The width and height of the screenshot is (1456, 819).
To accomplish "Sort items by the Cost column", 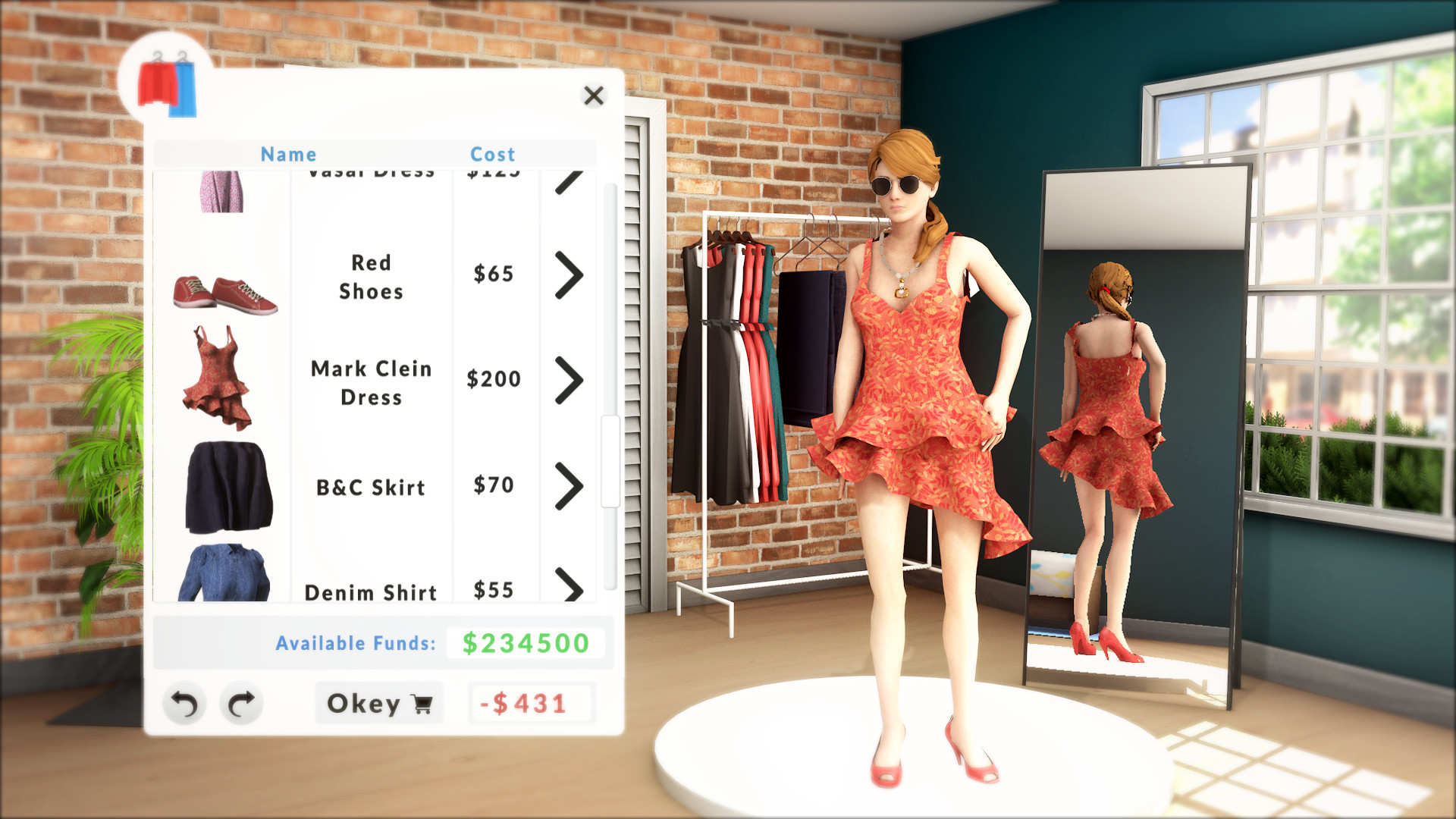I will [x=494, y=154].
